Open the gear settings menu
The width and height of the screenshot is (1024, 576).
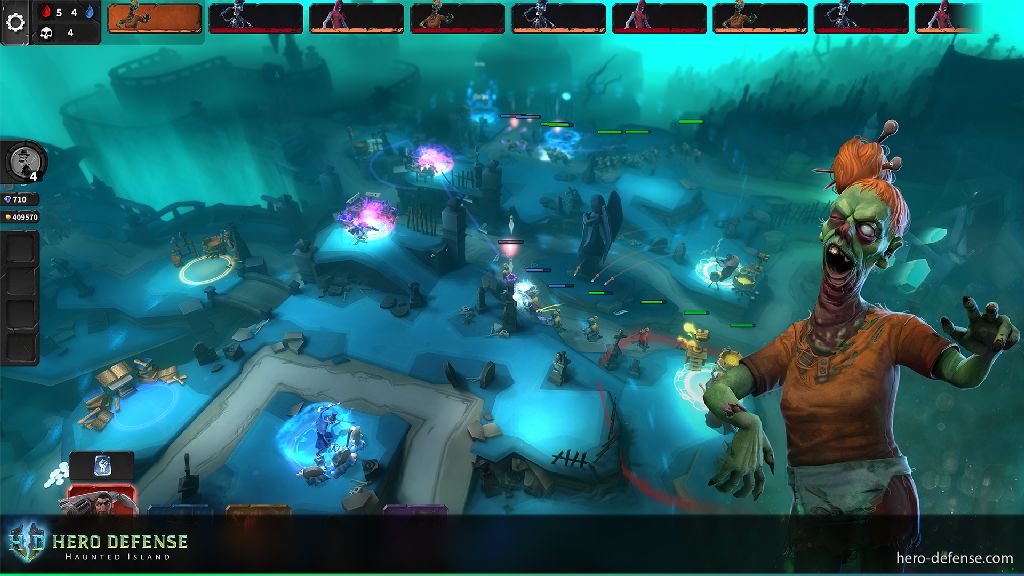click(15, 24)
